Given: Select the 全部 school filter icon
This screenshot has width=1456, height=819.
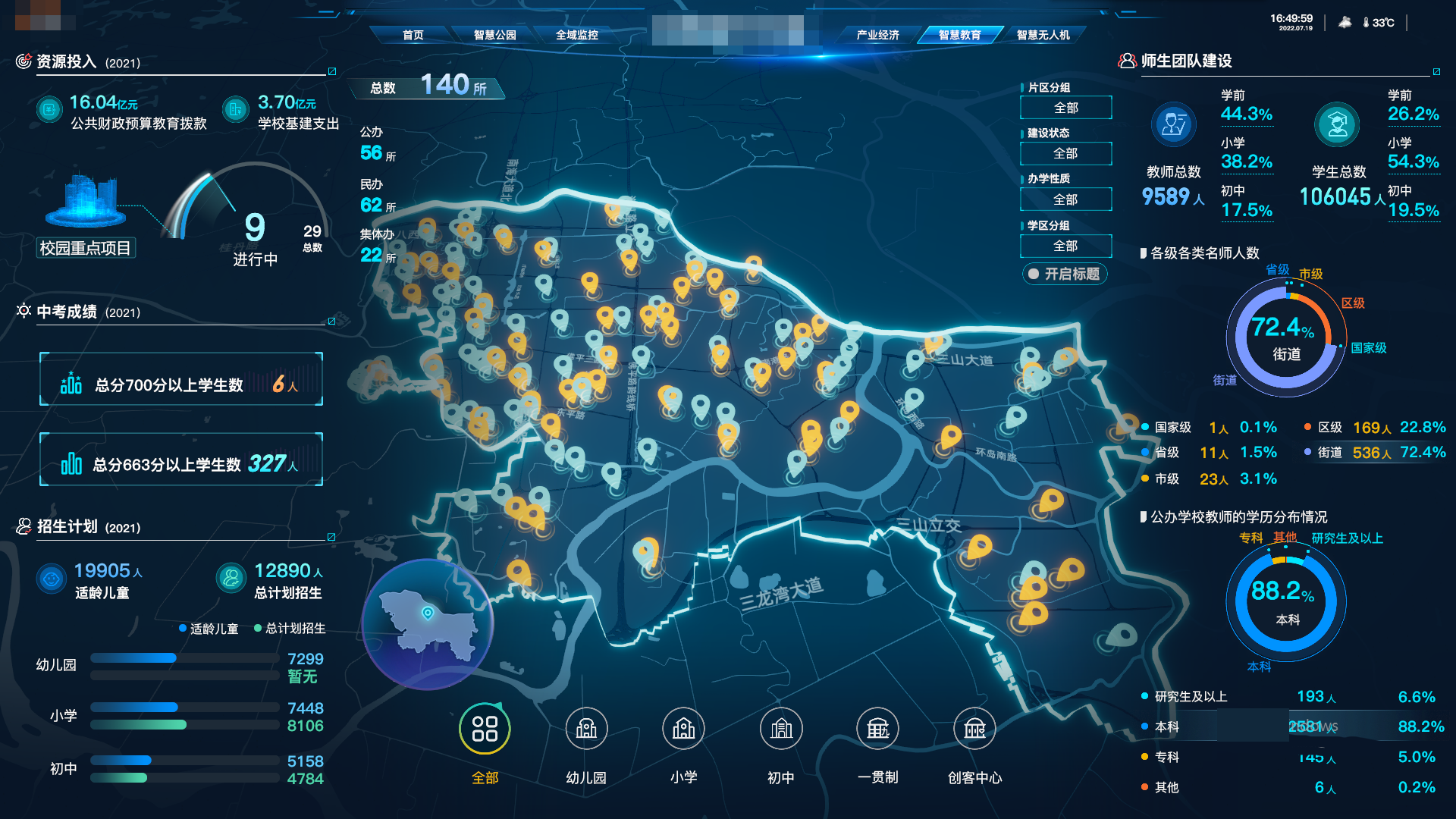Looking at the screenshot, I should [485, 730].
